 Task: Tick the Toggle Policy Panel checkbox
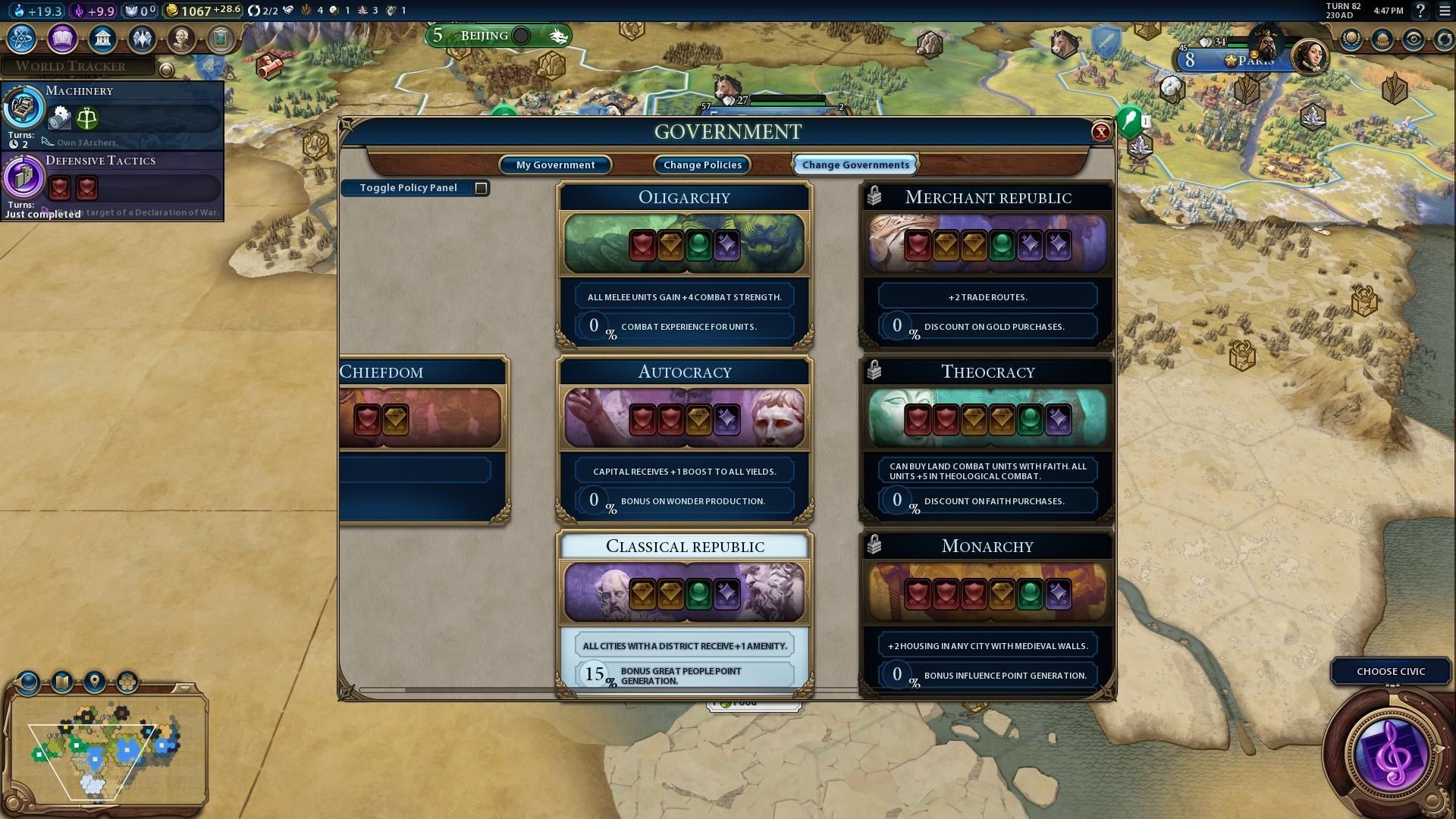click(481, 188)
